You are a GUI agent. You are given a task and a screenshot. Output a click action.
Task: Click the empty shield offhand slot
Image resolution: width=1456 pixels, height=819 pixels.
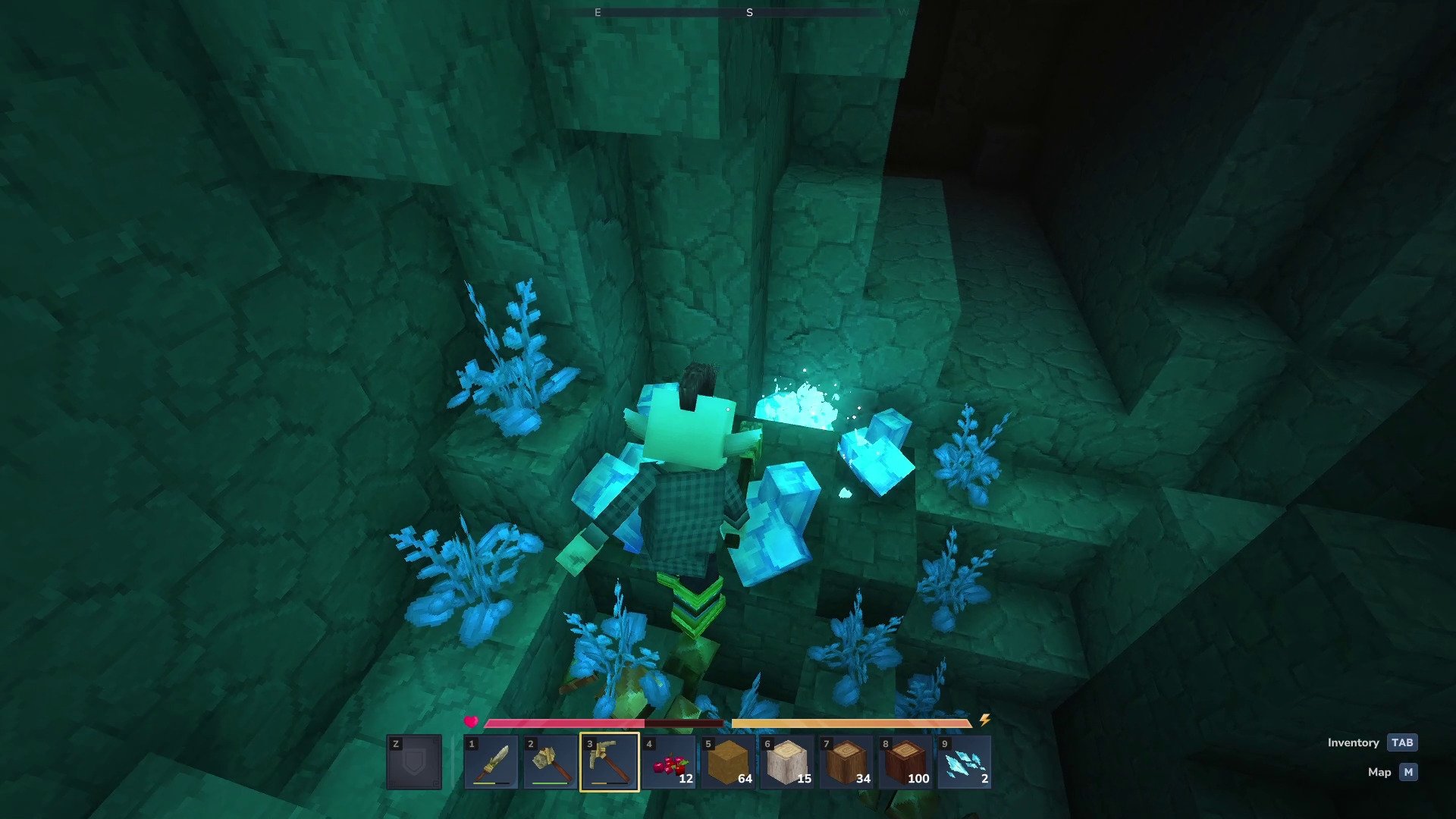pos(414,762)
